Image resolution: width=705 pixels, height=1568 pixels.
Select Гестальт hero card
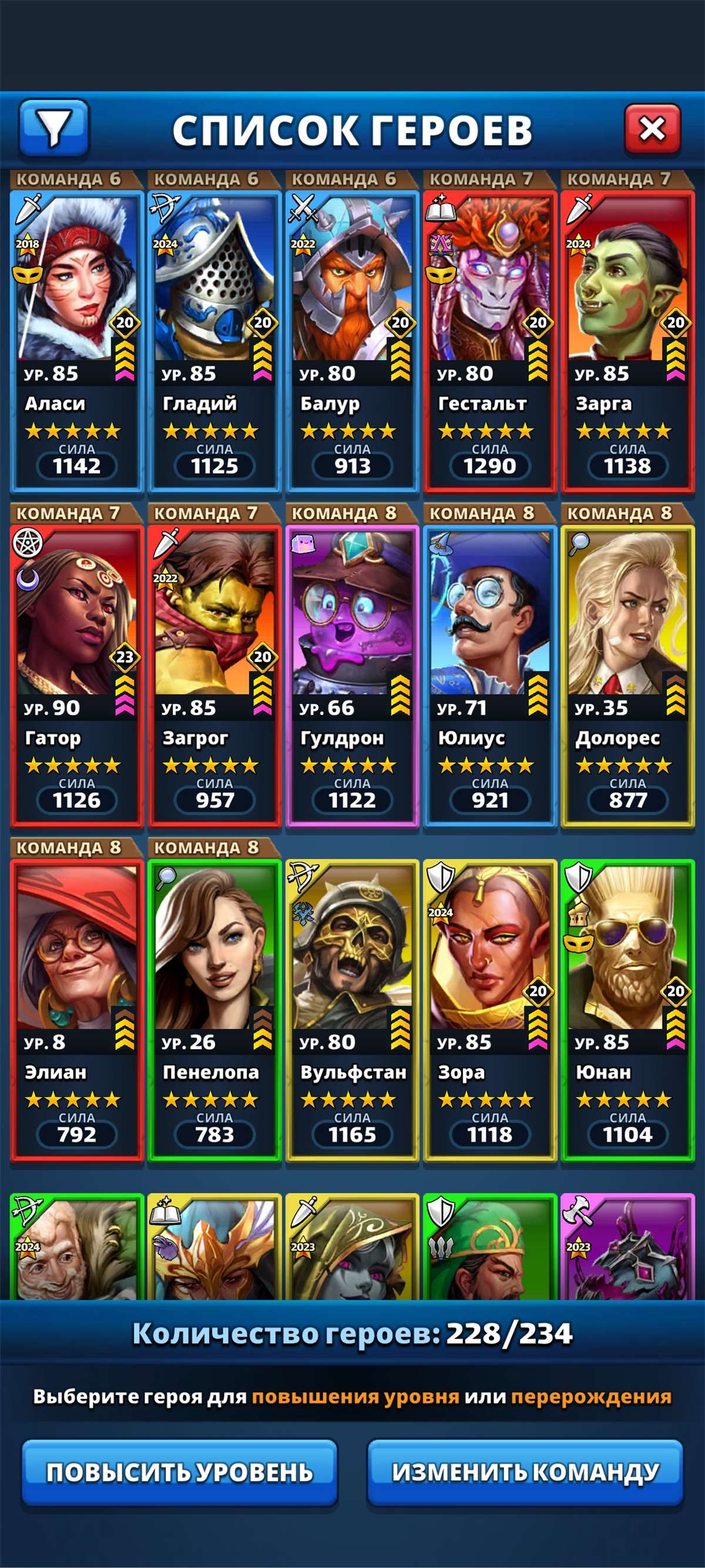(489, 341)
